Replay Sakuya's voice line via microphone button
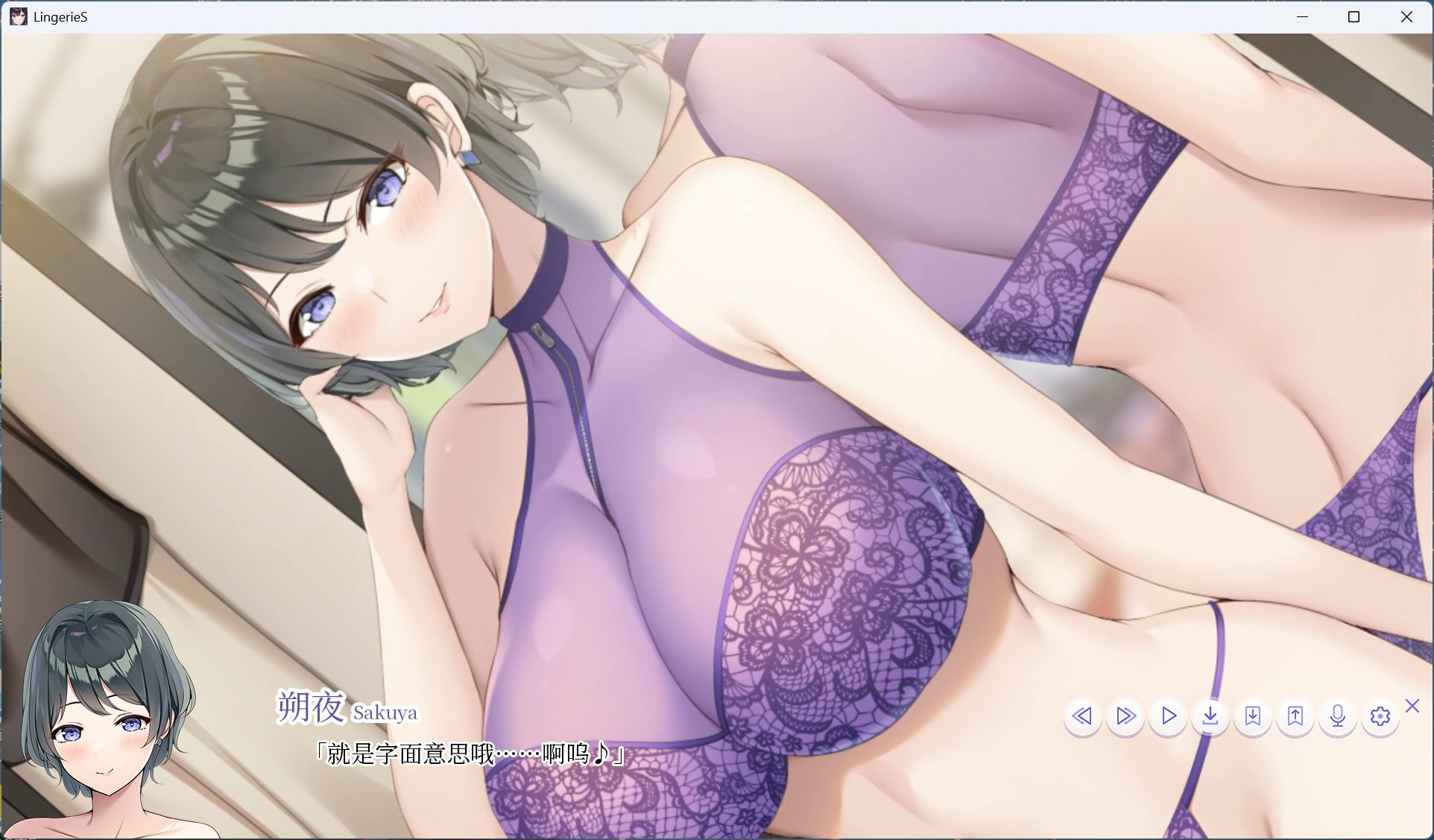Viewport: 1434px width, 840px height. [1338, 716]
